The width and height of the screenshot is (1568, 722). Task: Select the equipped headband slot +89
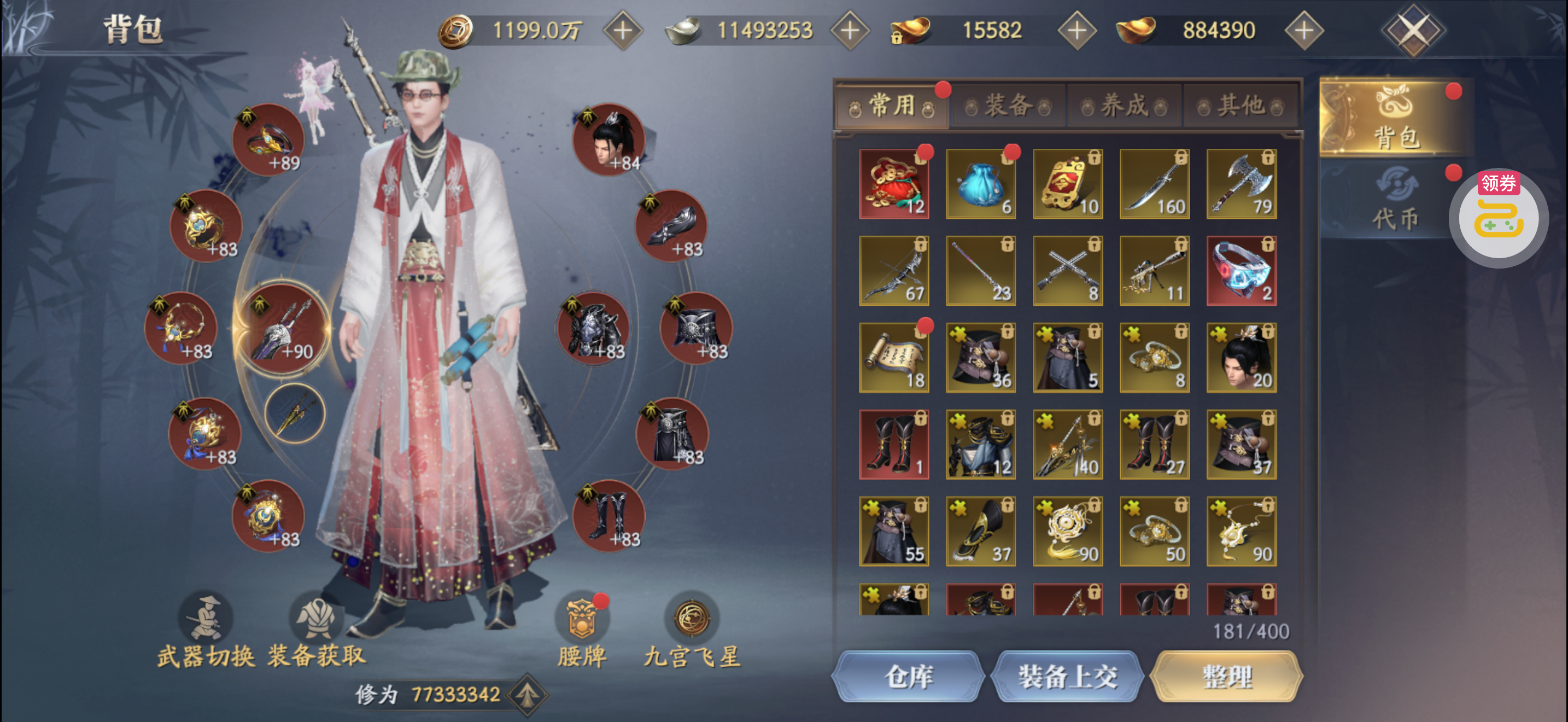point(268,140)
